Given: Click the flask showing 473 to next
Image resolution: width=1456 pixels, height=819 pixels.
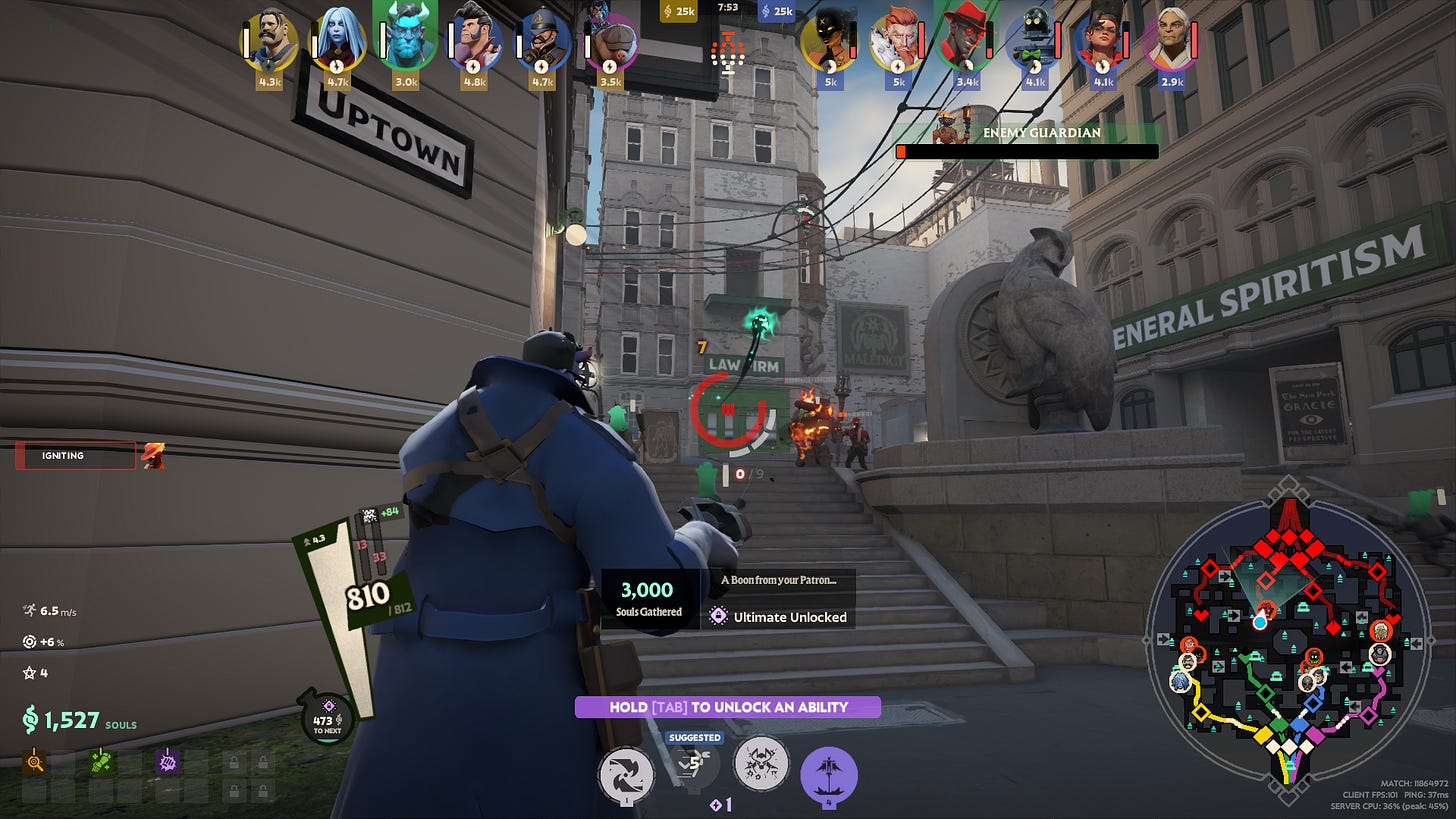Looking at the screenshot, I should [325, 718].
